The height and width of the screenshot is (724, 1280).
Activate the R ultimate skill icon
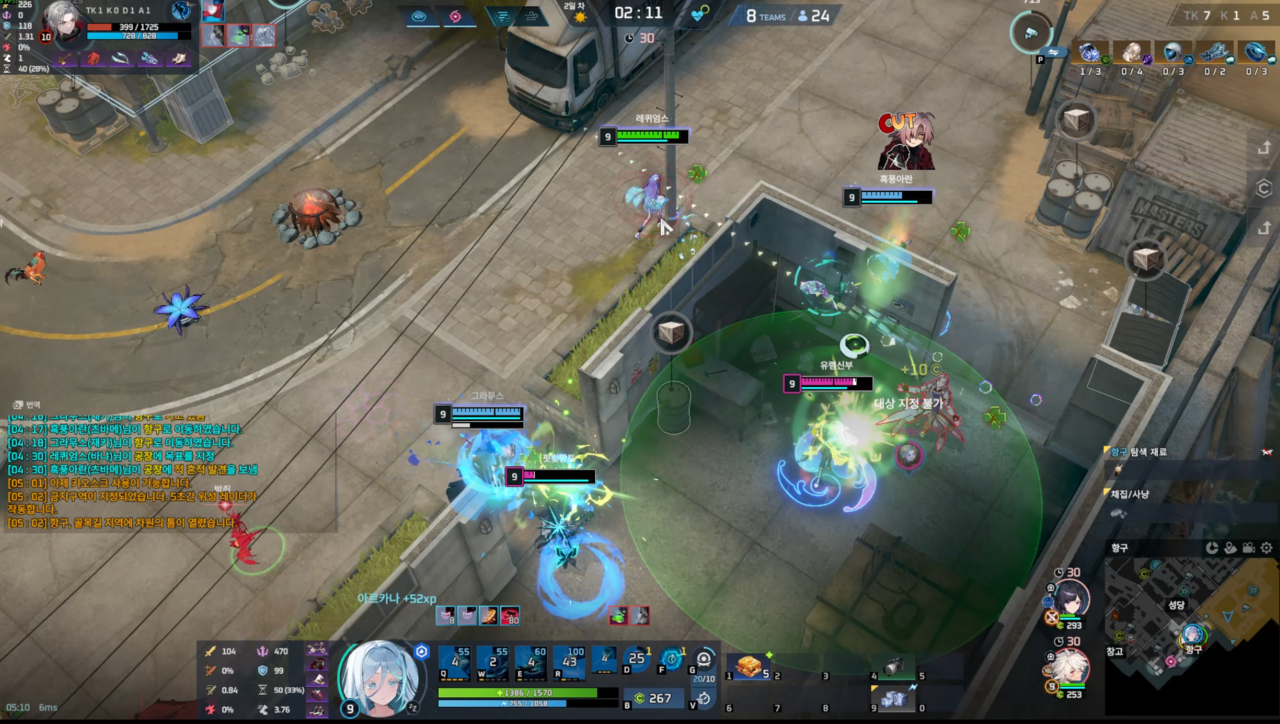coord(568,663)
